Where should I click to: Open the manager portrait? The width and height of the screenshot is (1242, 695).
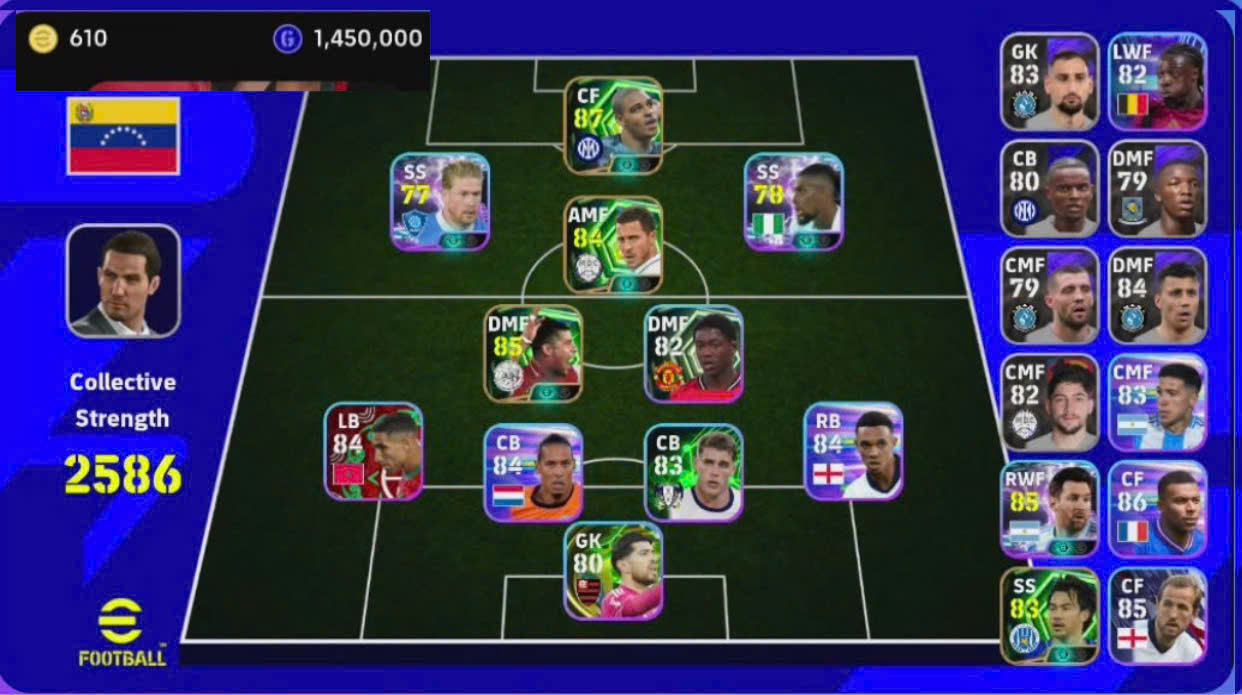point(123,280)
